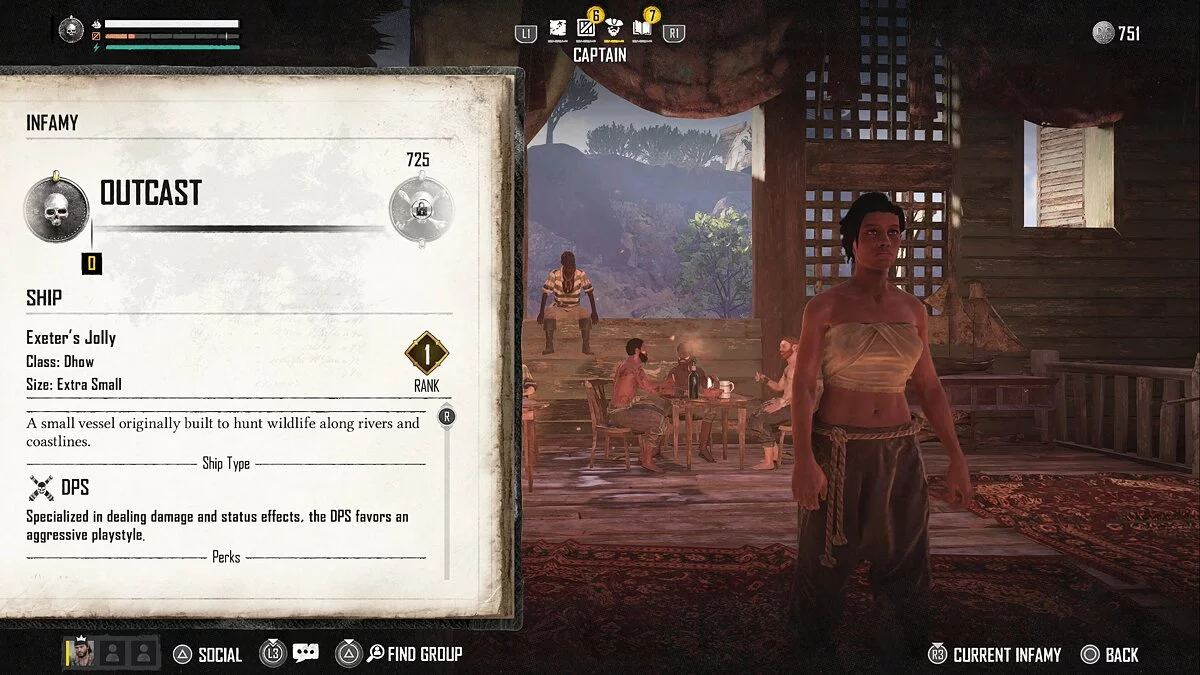The image size is (1200, 675).
Task: Select the DPS ship type icon
Action: (x=41, y=488)
